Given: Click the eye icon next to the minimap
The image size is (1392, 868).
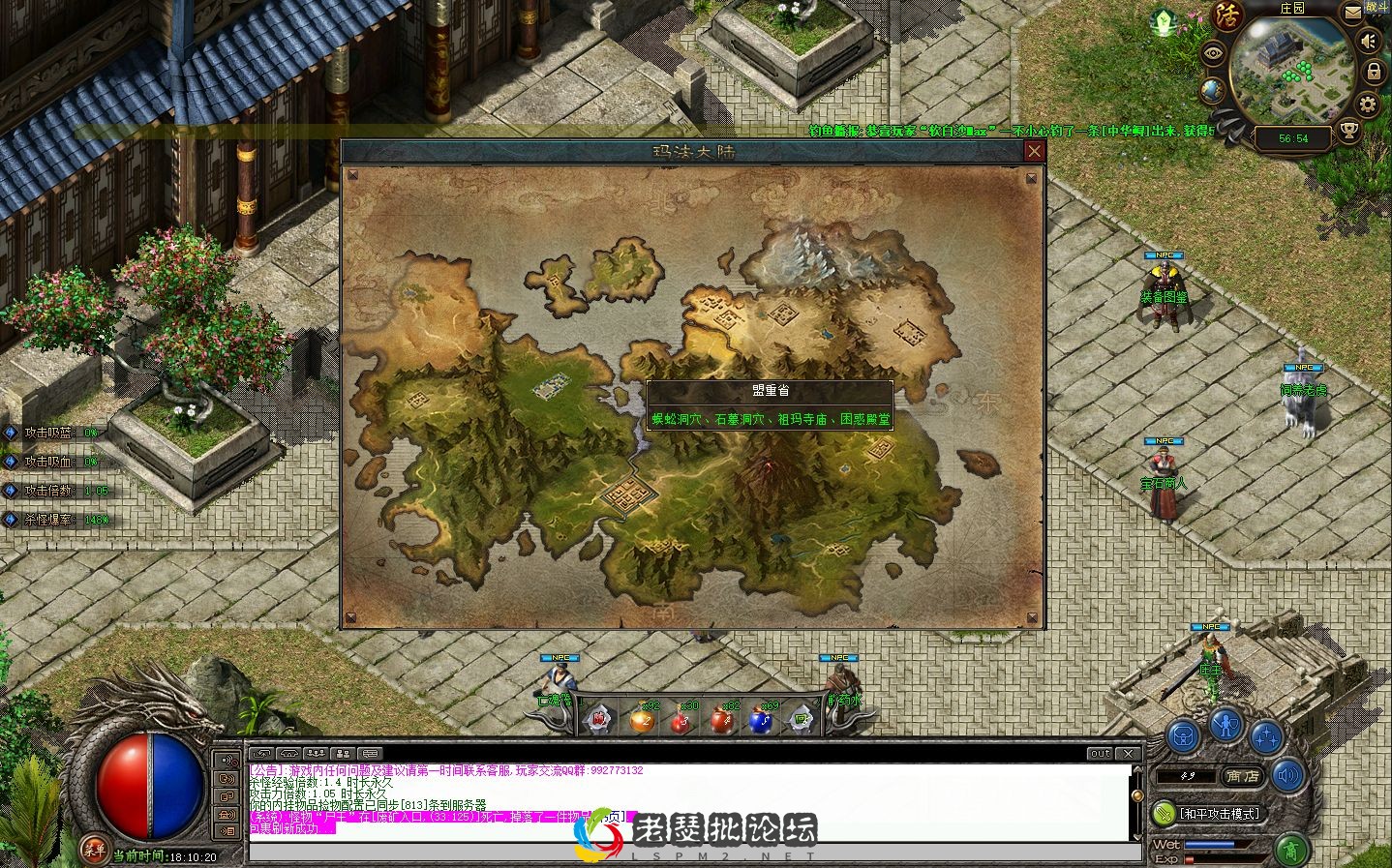Looking at the screenshot, I should 1212,53.
